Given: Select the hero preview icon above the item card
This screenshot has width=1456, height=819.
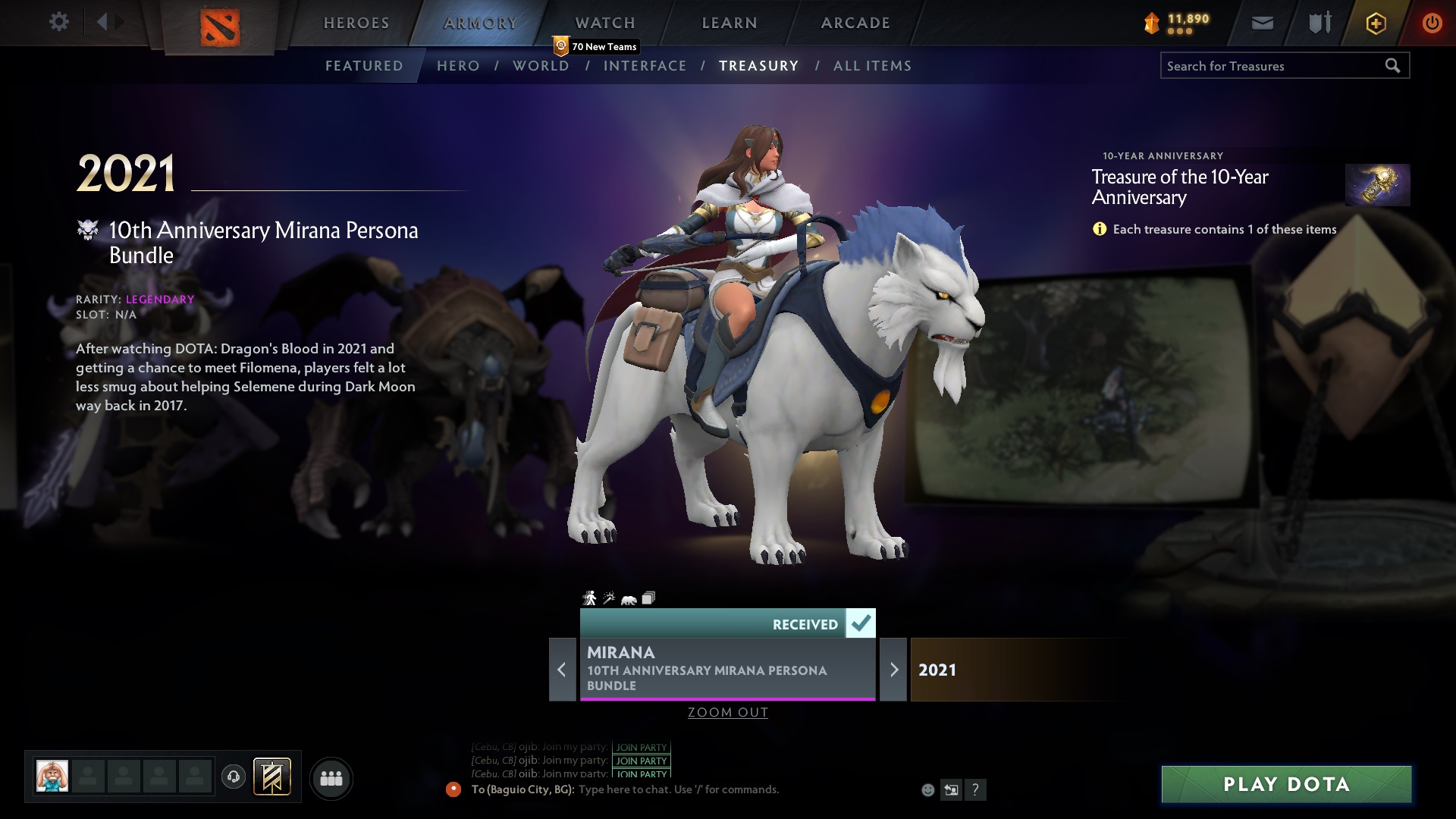Looking at the screenshot, I should 590,598.
